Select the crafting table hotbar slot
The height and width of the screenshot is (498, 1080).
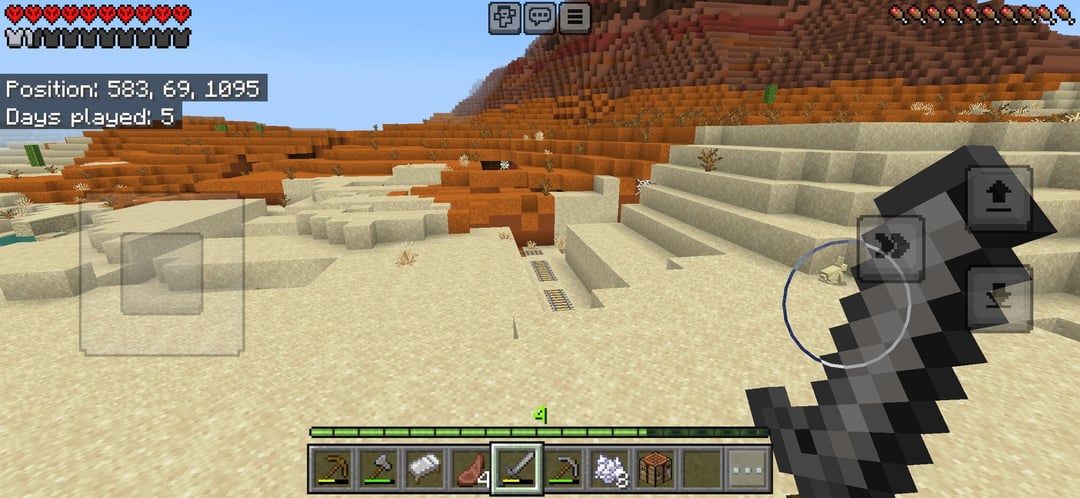(655, 467)
